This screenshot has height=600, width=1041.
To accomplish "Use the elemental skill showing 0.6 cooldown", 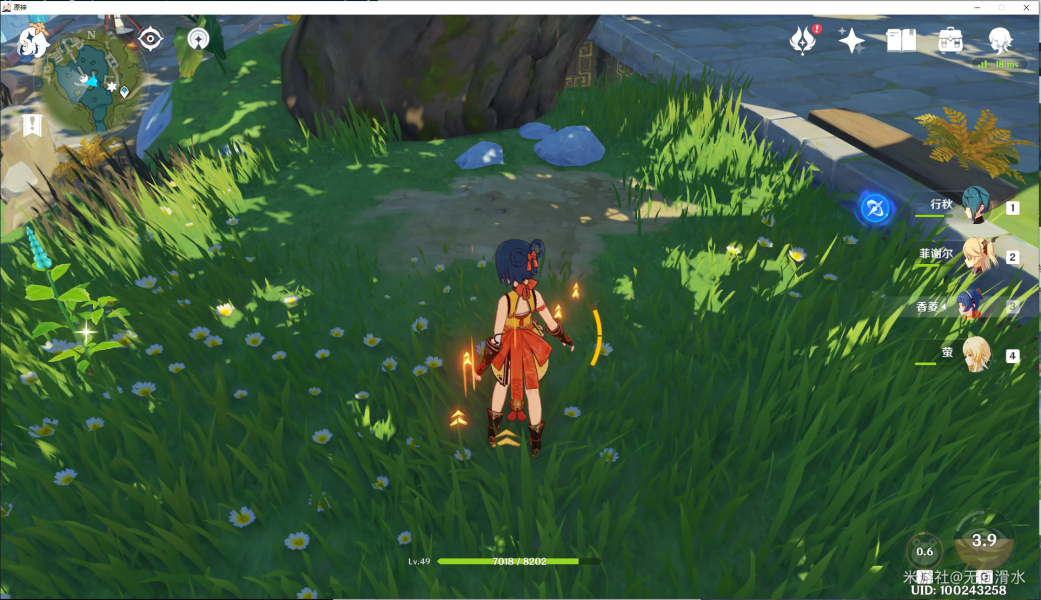I will pyautogui.click(x=924, y=551).
